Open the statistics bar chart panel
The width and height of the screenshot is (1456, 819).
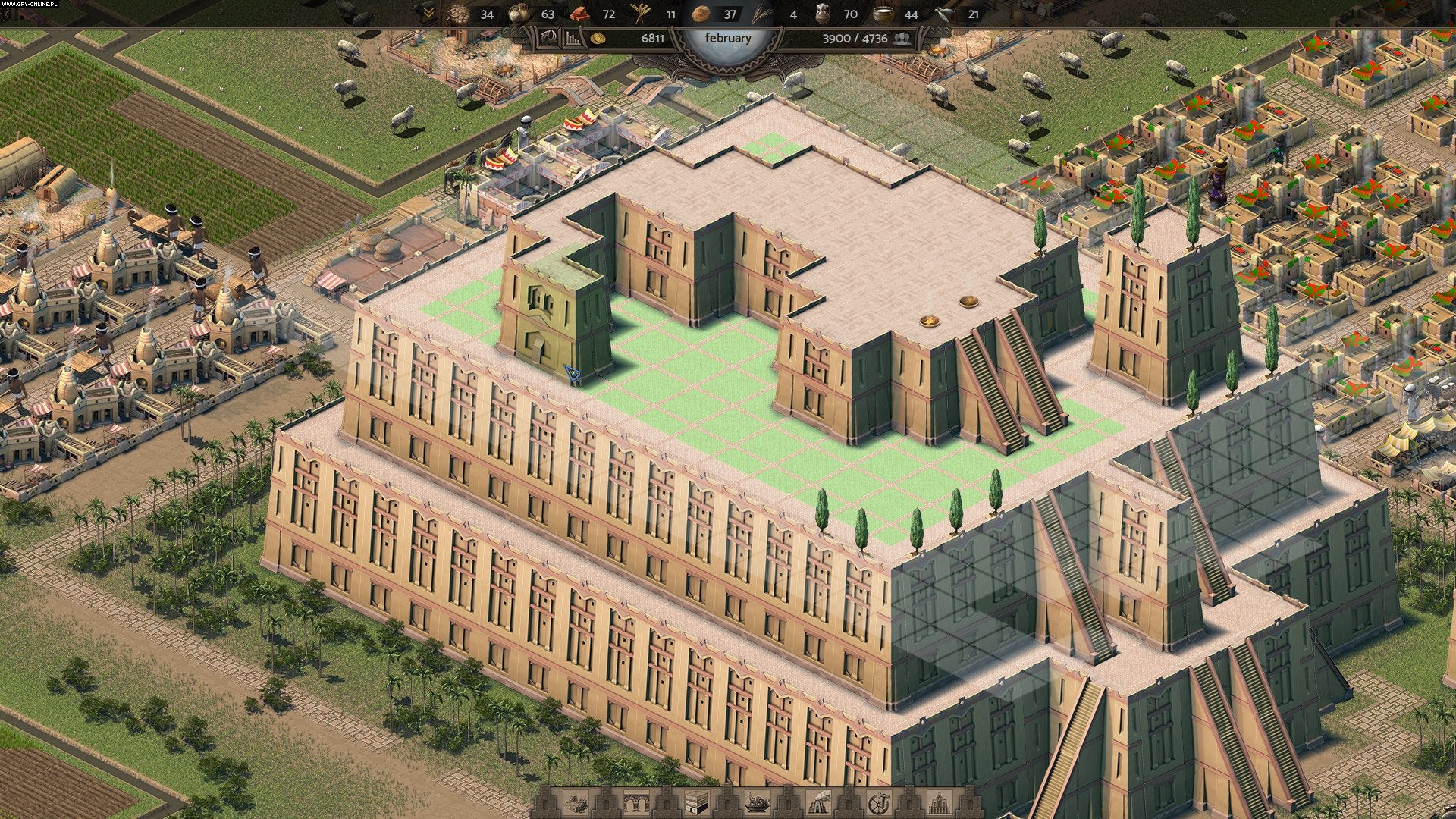(x=571, y=38)
